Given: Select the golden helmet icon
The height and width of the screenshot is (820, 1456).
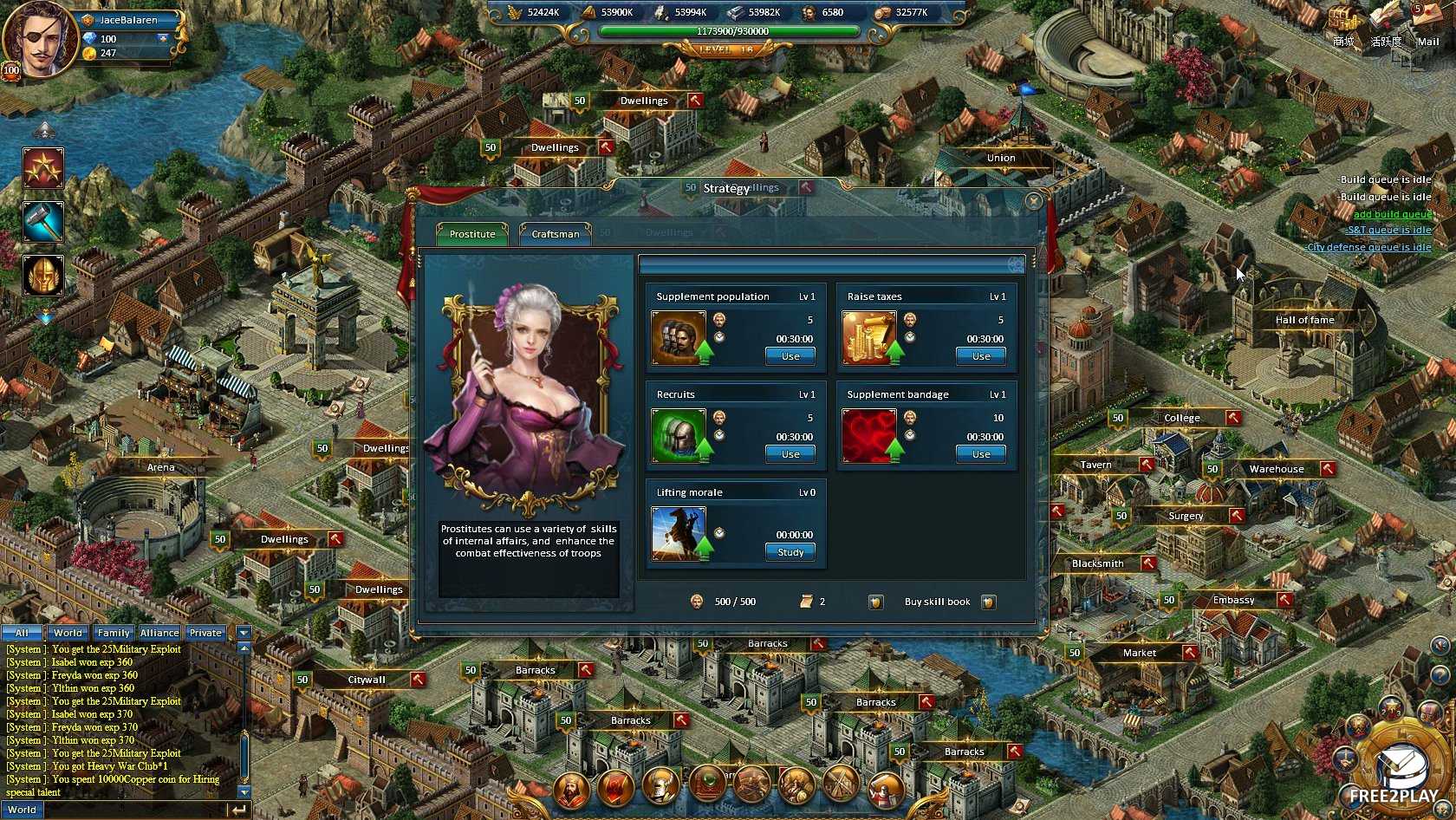Looking at the screenshot, I should pos(43,276).
